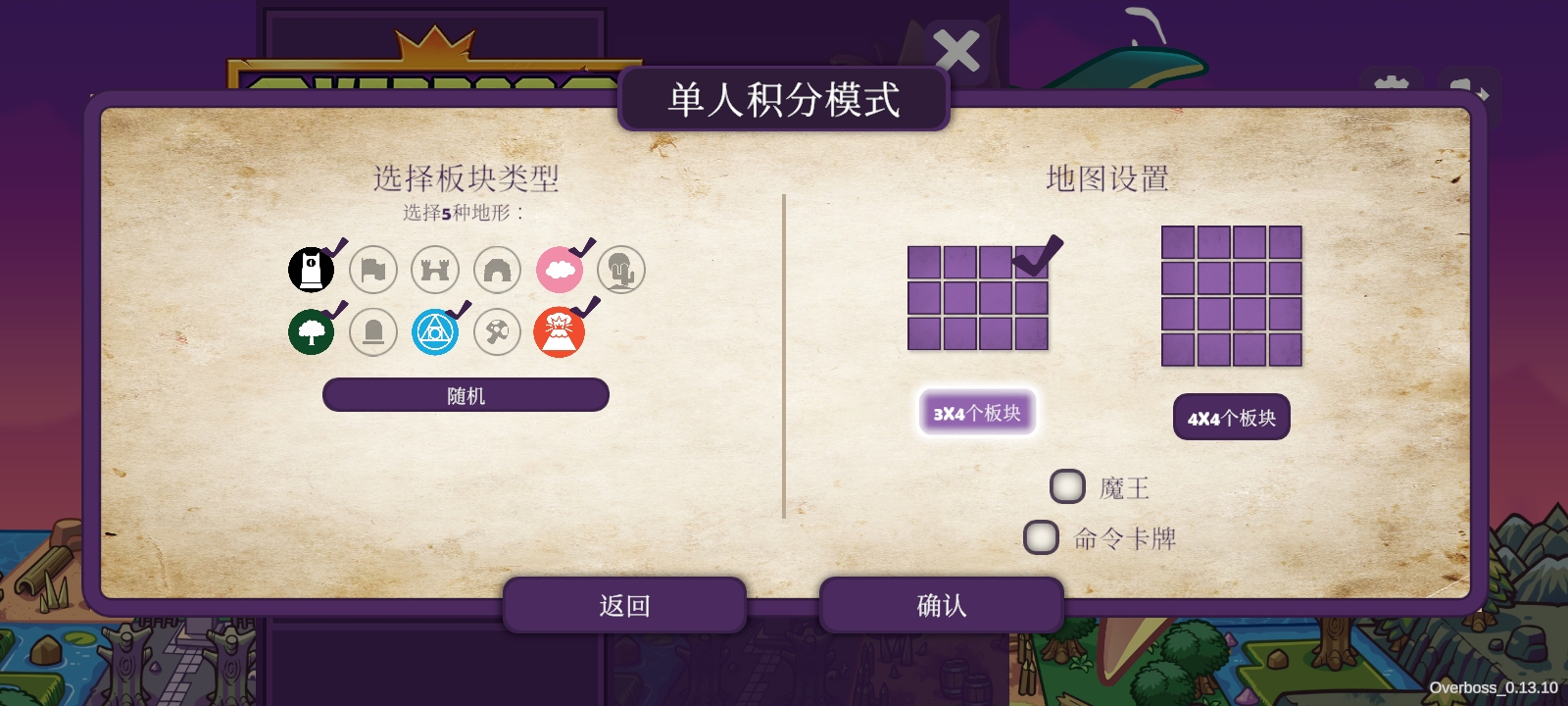
Task: Click the black tower terrain icon
Action: 311,269
